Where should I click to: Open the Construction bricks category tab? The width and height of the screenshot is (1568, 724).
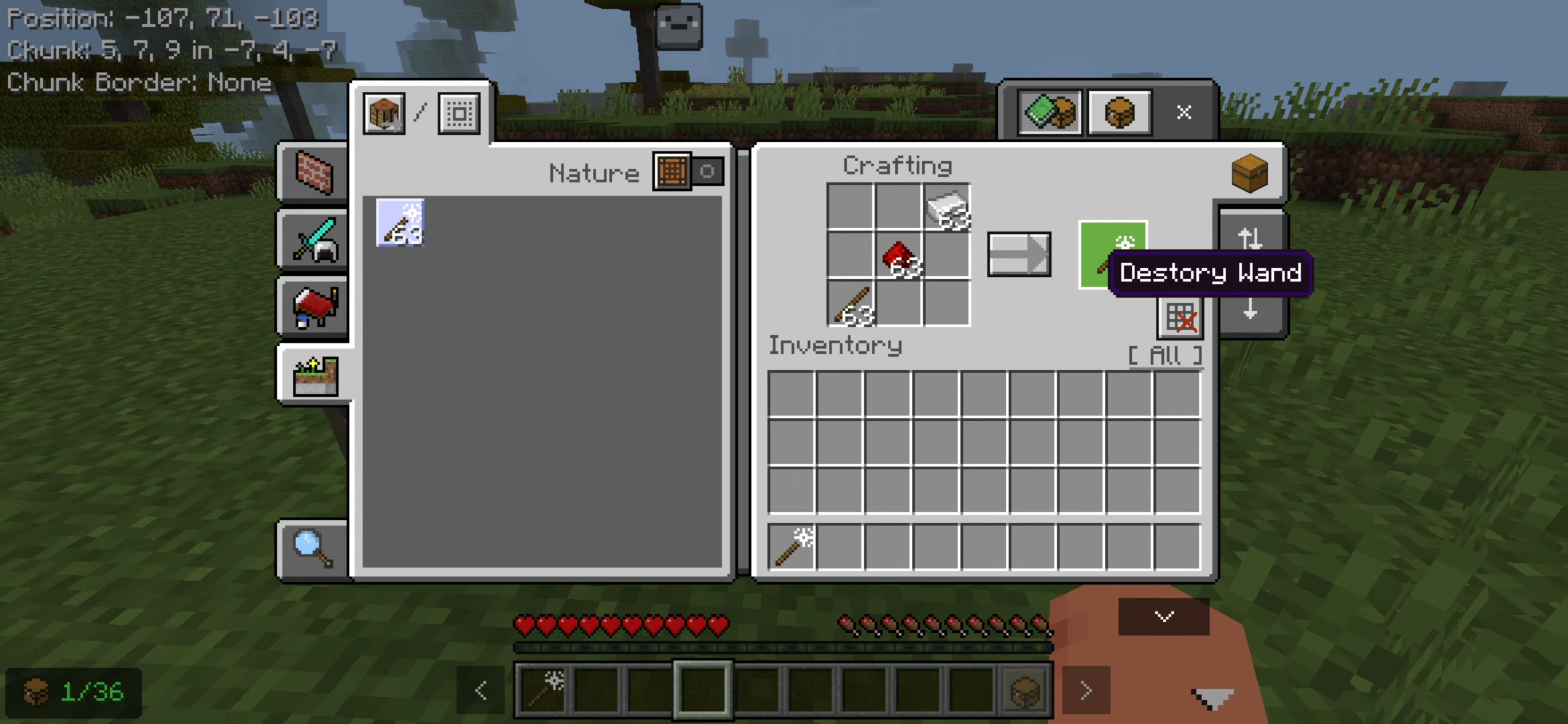314,173
